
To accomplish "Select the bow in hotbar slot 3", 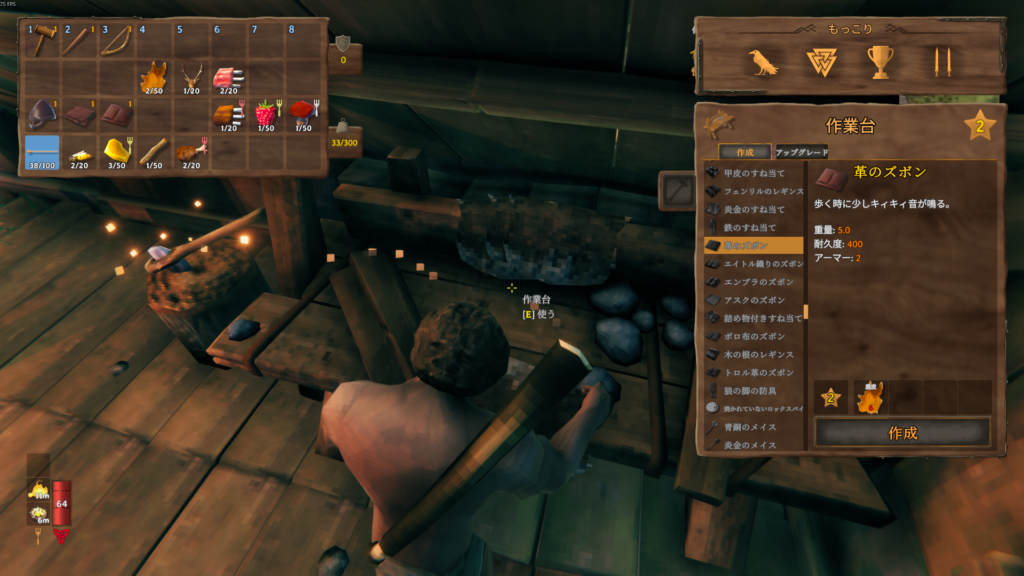I will tap(117, 41).
